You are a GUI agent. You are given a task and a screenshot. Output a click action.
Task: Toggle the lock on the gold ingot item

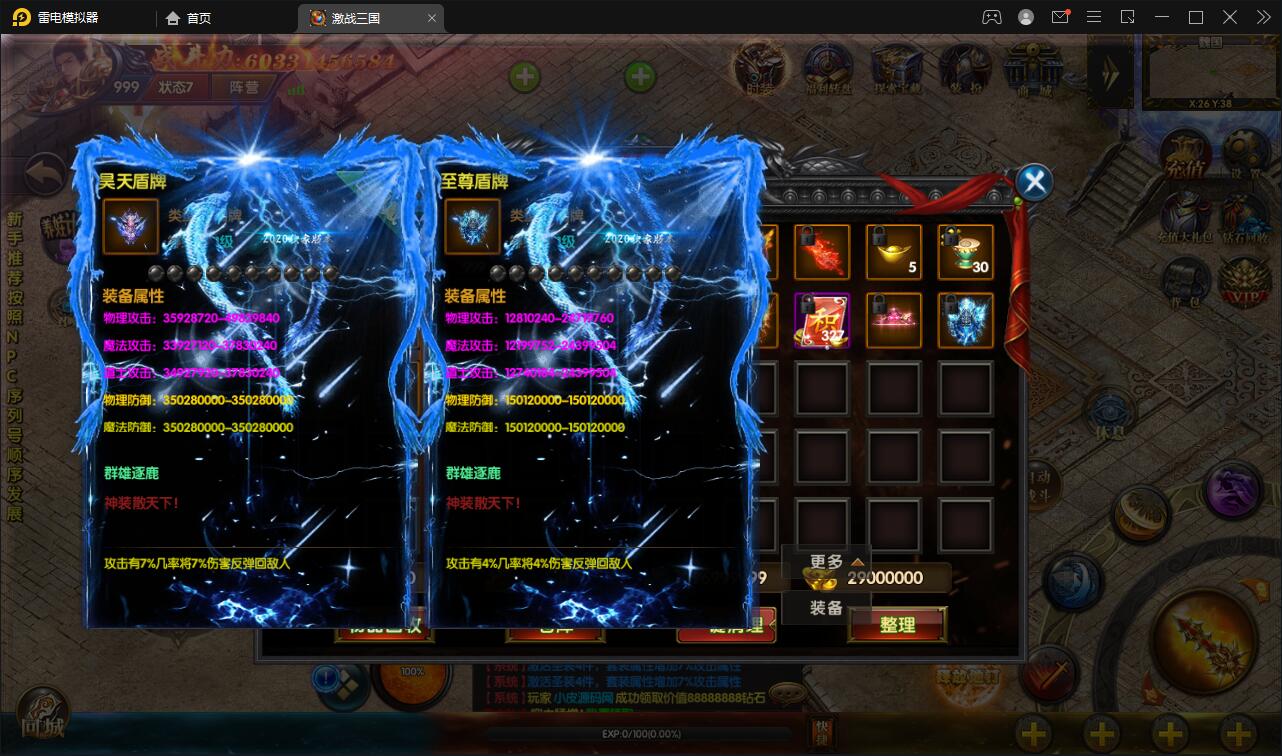pos(878,236)
